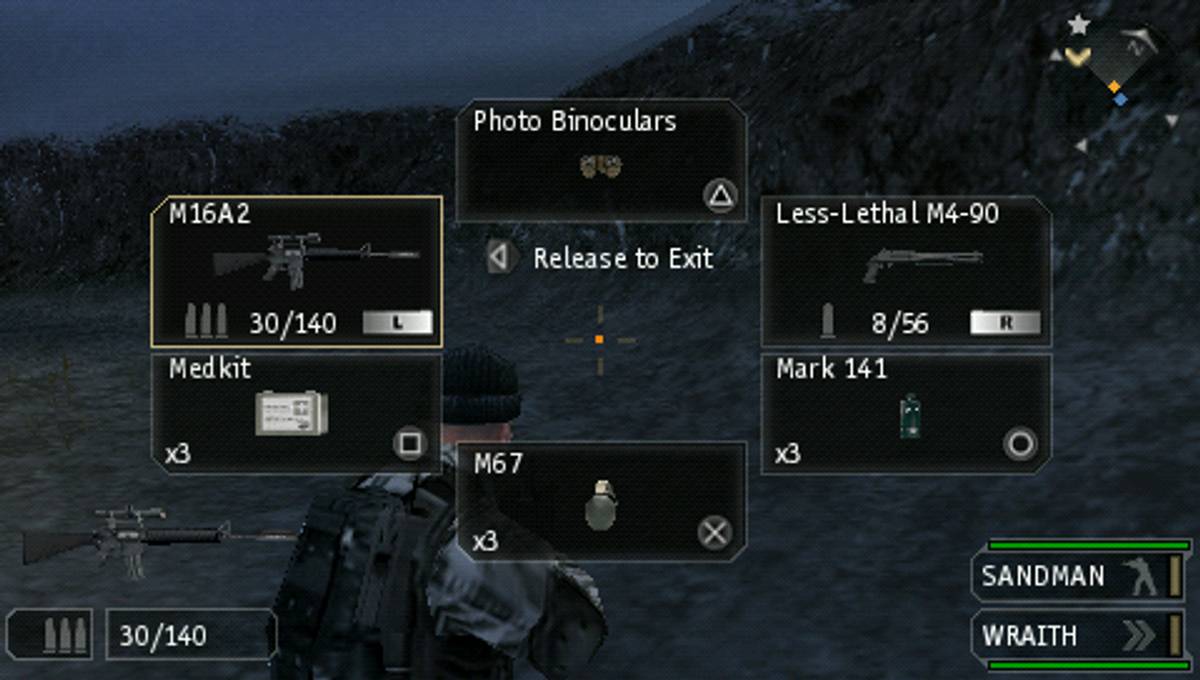1200x680 pixels.
Task: Click the equipped rifle HUD icon
Action: (x=120, y=541)
